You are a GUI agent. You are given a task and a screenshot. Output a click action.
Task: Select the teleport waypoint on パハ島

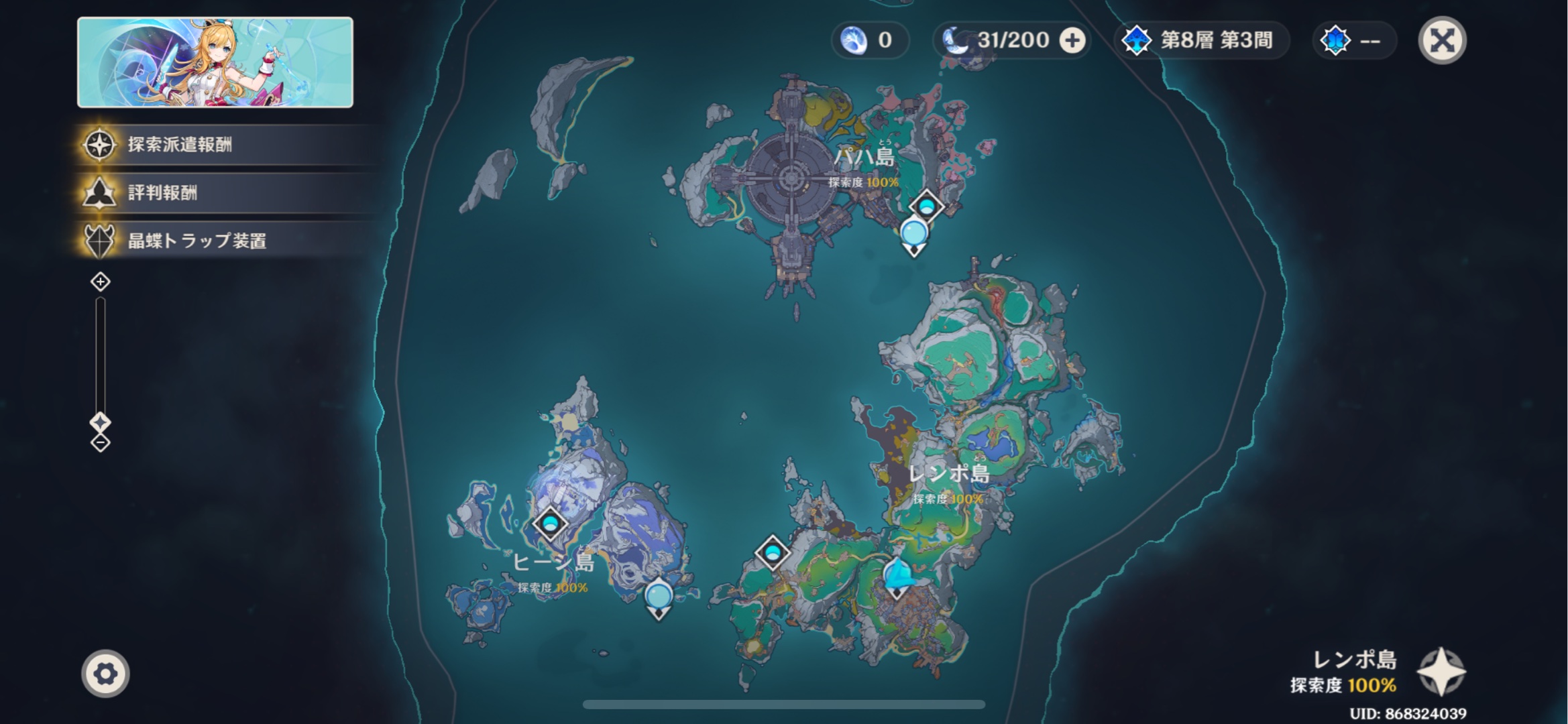point(927,205)
